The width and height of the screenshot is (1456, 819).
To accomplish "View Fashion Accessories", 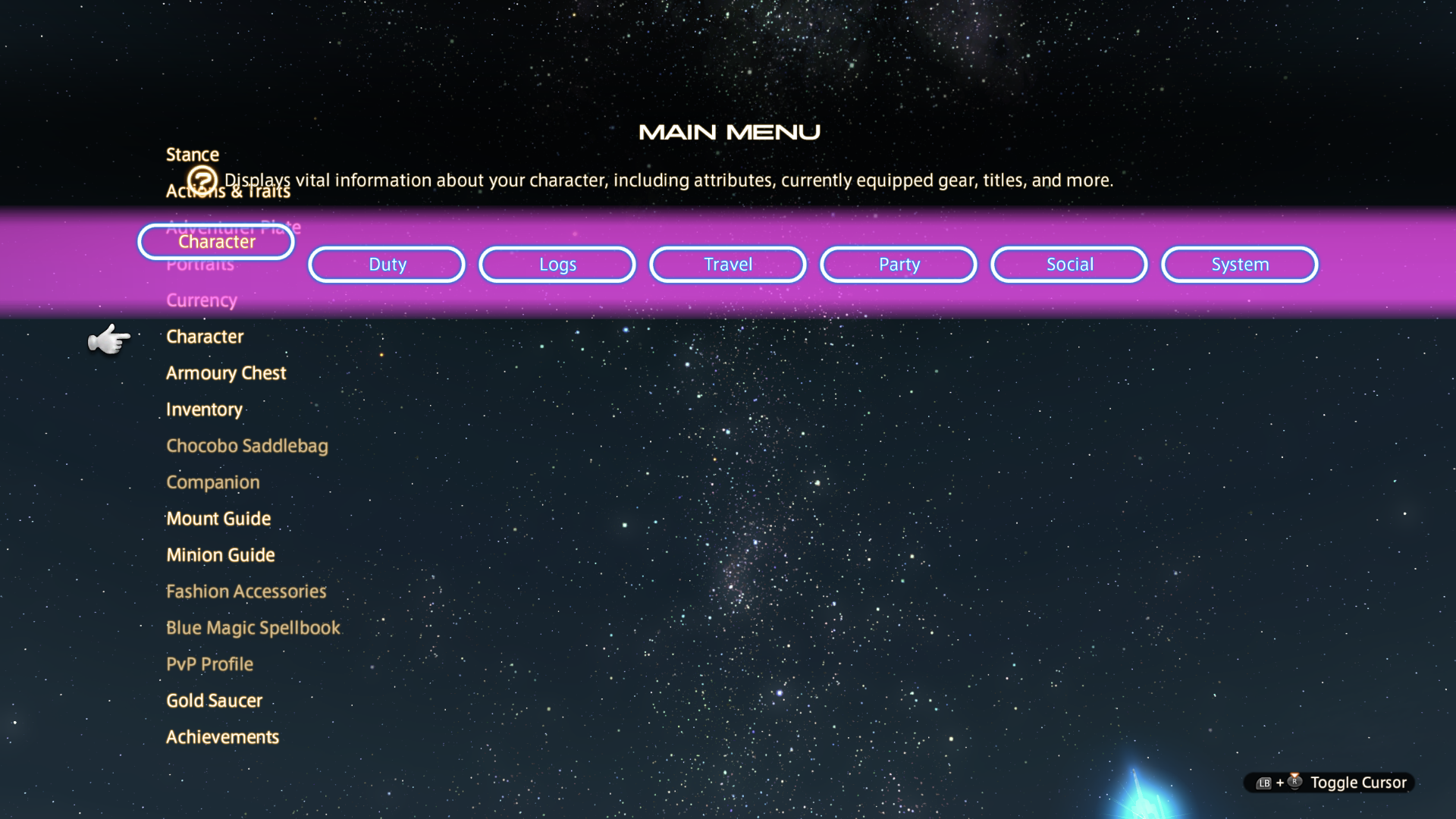I will [x=246, y=591].
